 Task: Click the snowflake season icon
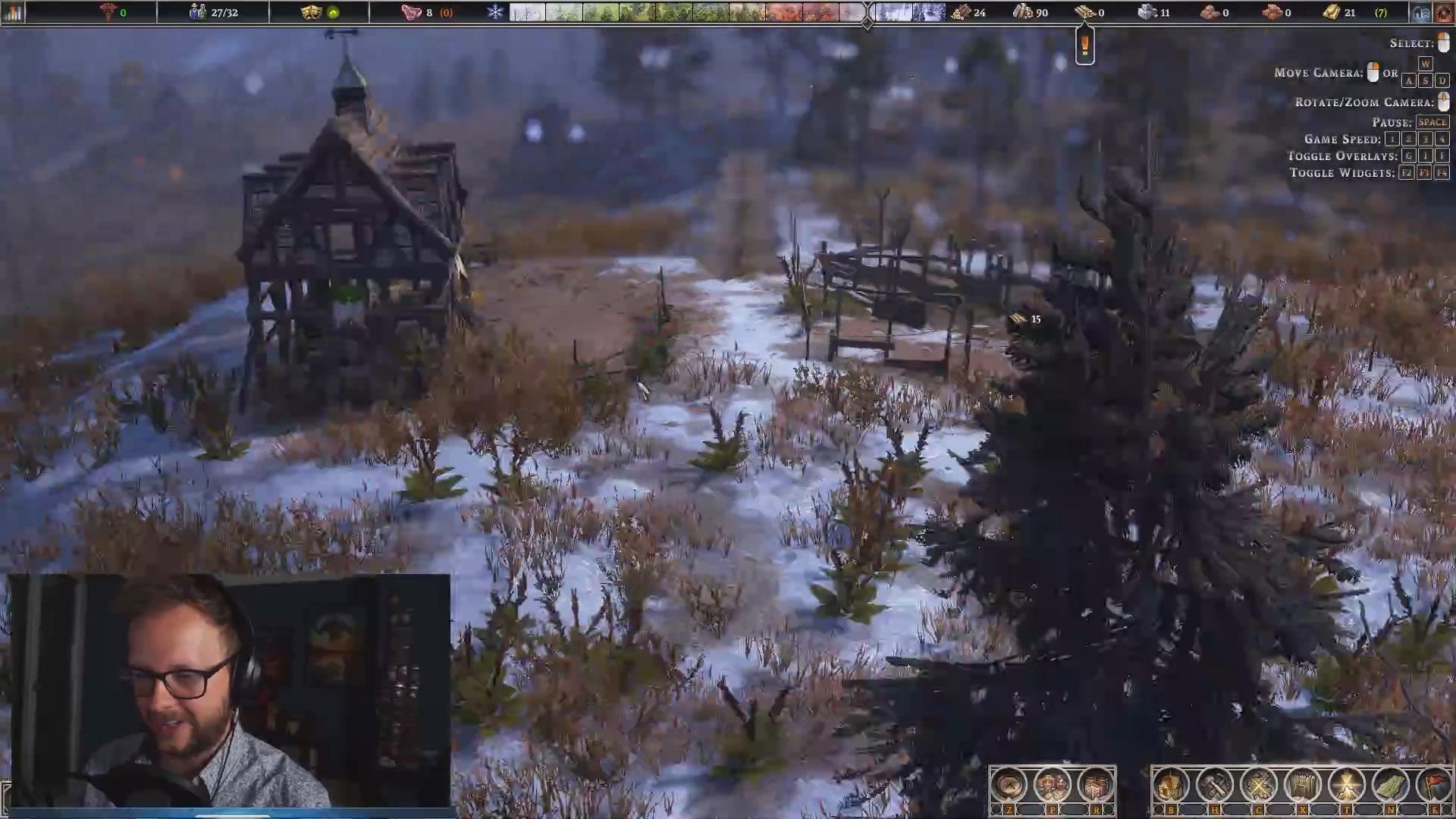[495, 12]
